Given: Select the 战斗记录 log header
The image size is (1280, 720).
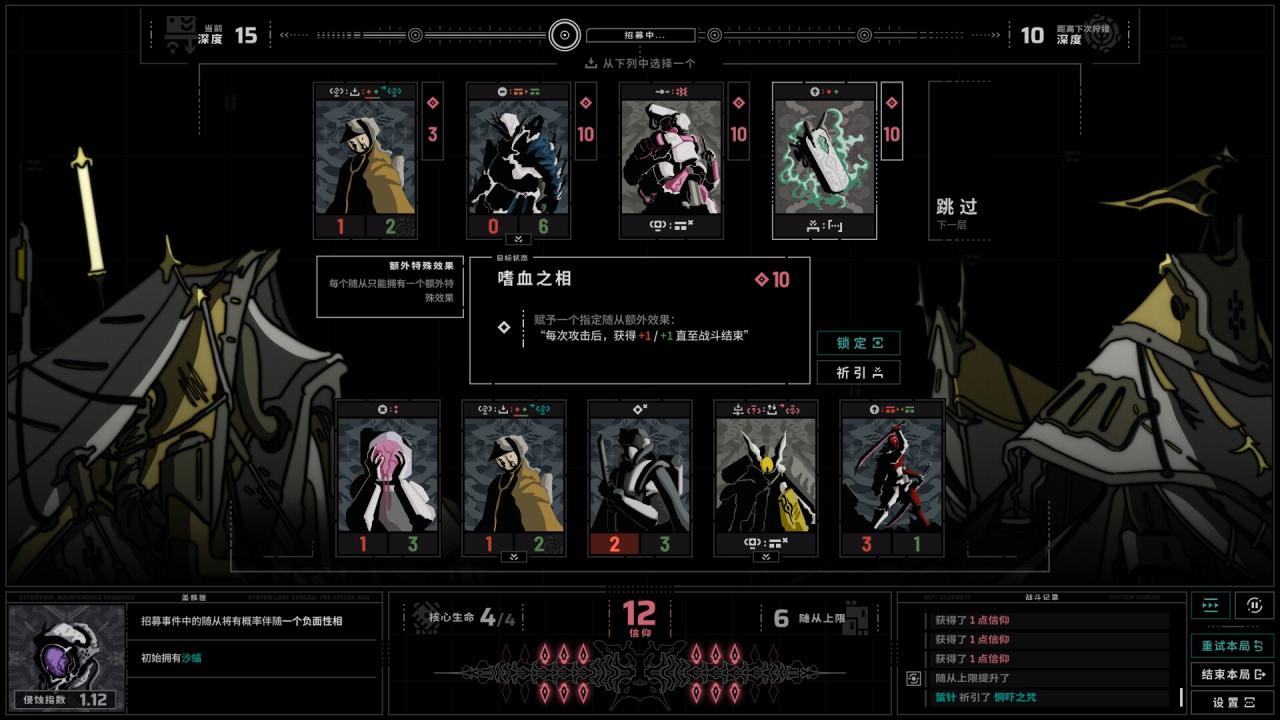Looking at the screenshot, I should [x=1043, y=597].
